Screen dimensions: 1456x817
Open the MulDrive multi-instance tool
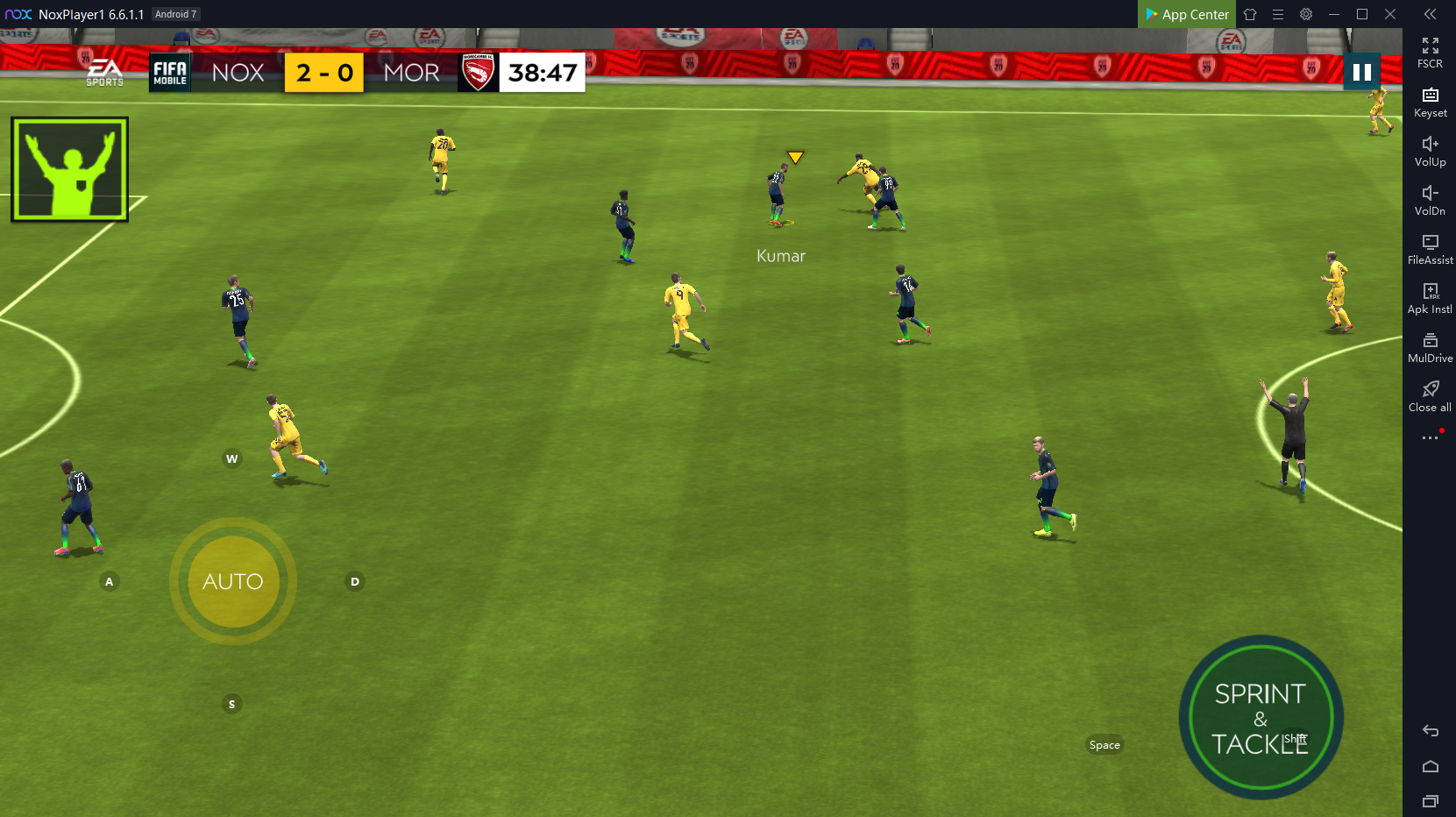click(x=1430, y=346)
